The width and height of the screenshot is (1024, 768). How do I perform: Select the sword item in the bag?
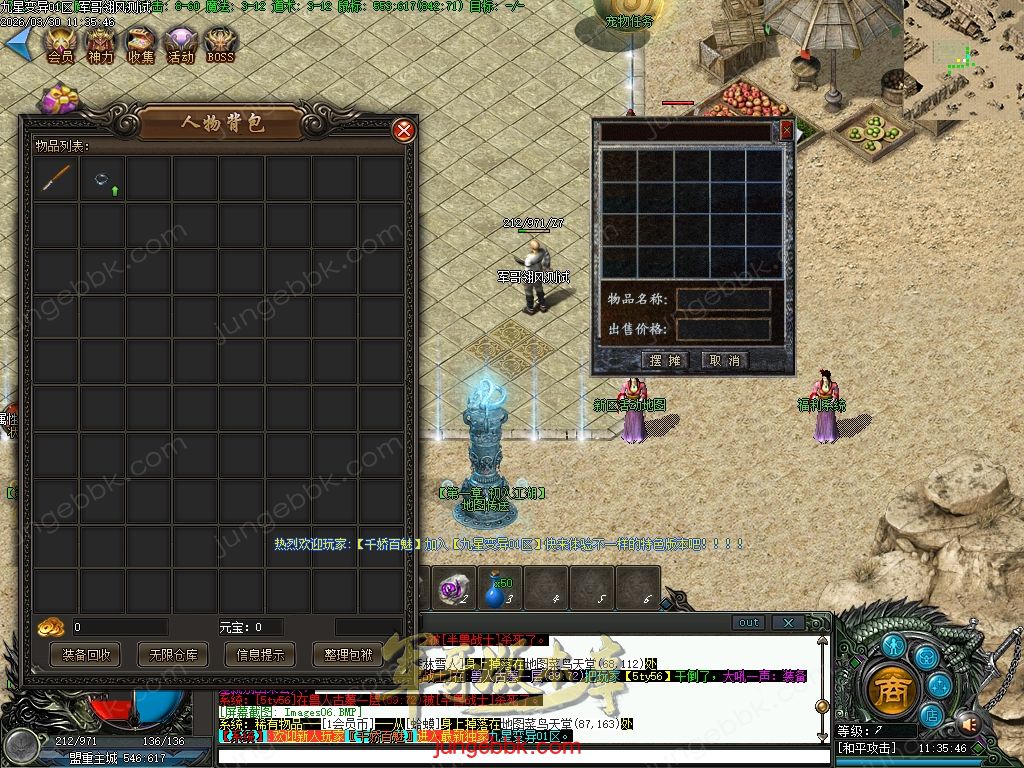point(56,179)
